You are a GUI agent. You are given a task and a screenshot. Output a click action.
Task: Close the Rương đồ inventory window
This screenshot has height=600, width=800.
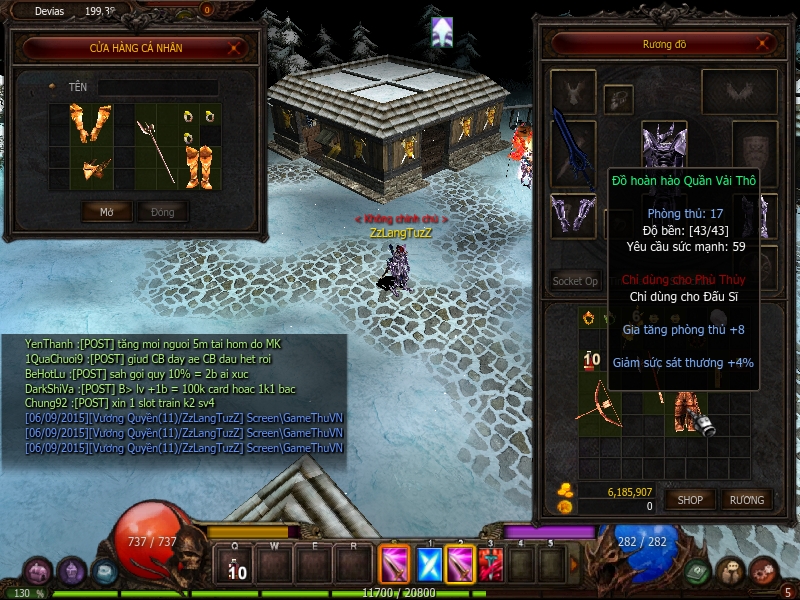coord(763,44)
